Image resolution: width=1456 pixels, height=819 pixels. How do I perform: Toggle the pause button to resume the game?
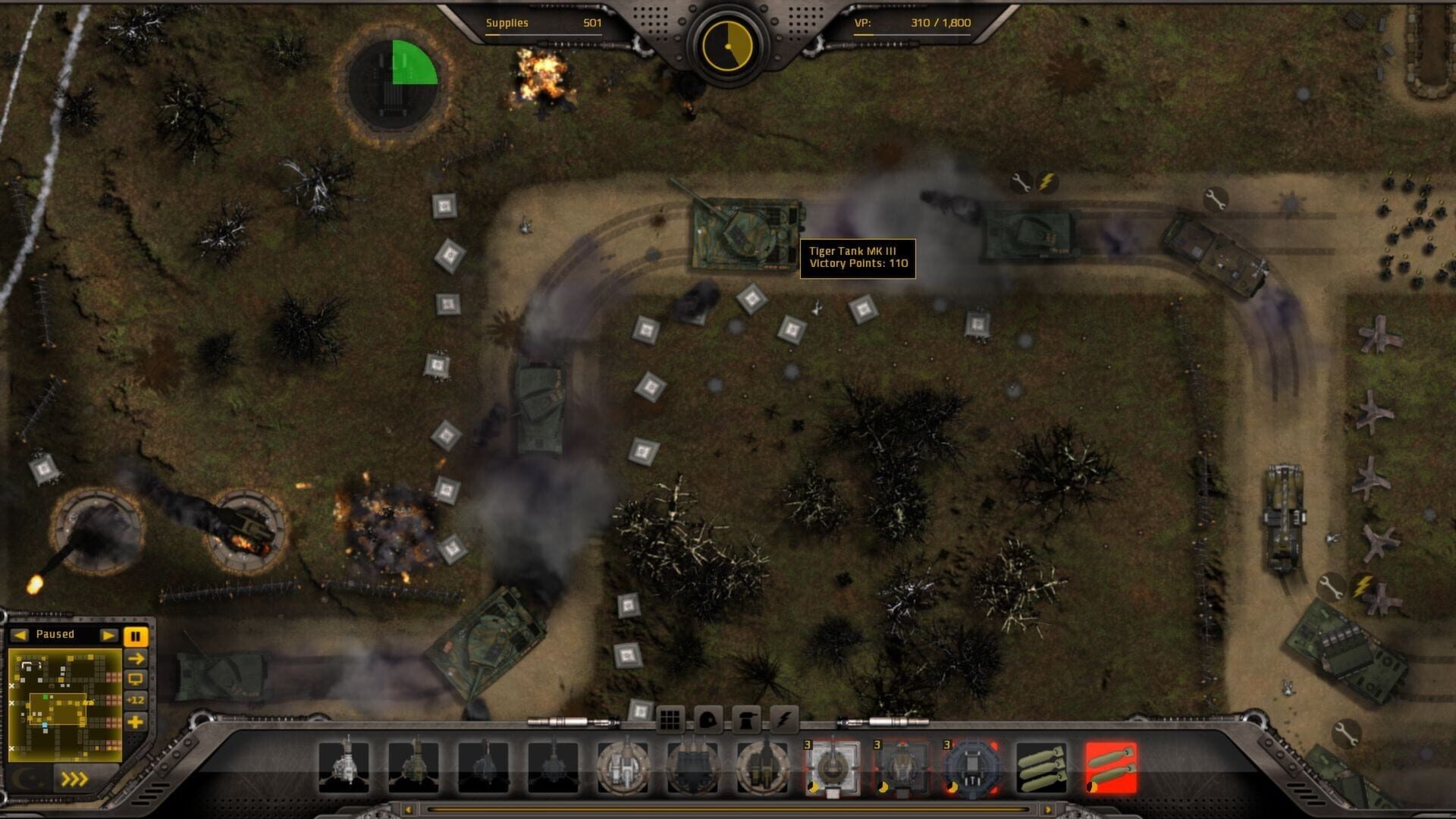pyautogui.click(x=136, y=636)
